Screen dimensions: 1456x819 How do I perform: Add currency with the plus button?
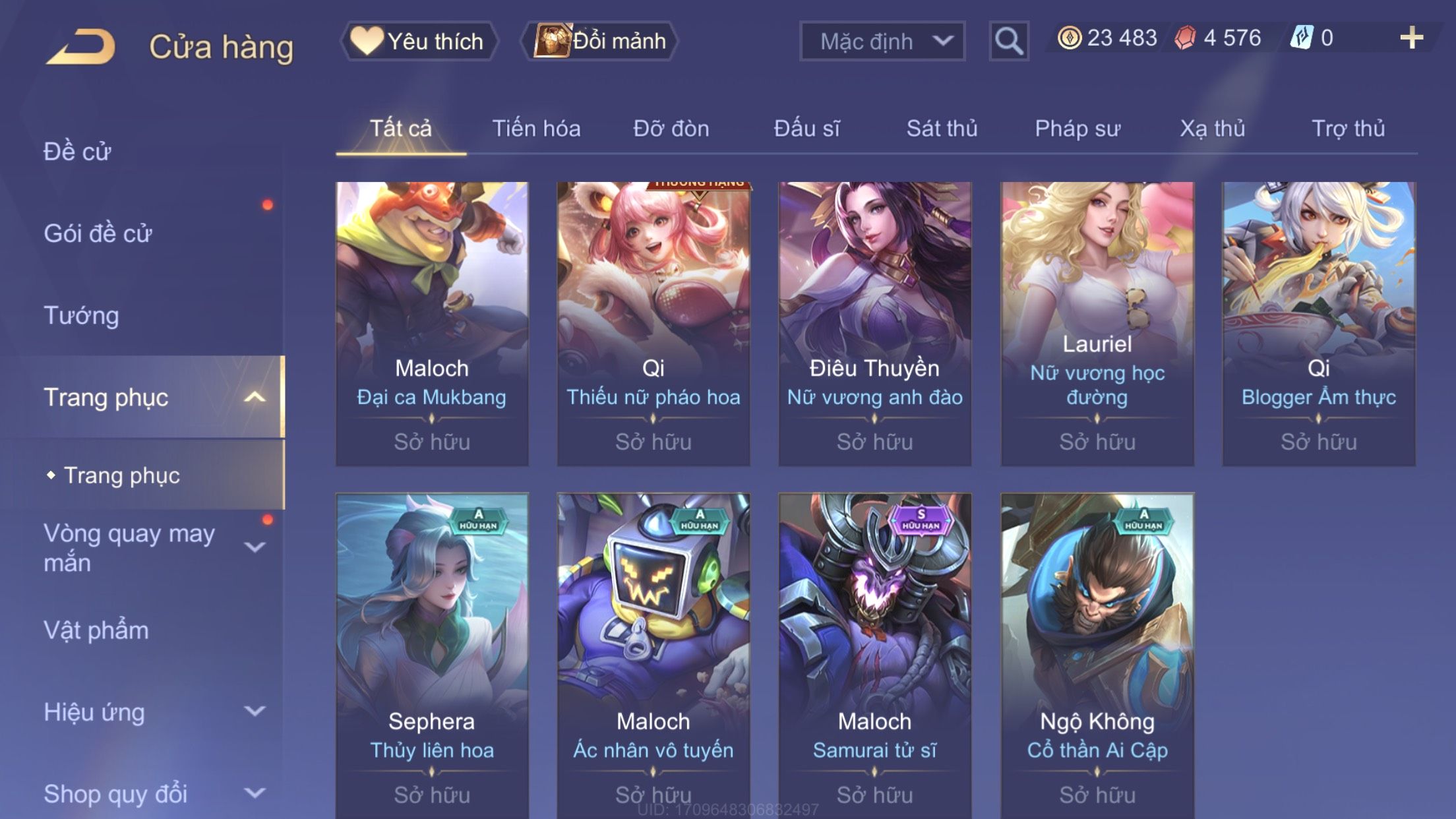coord(1411,38)
